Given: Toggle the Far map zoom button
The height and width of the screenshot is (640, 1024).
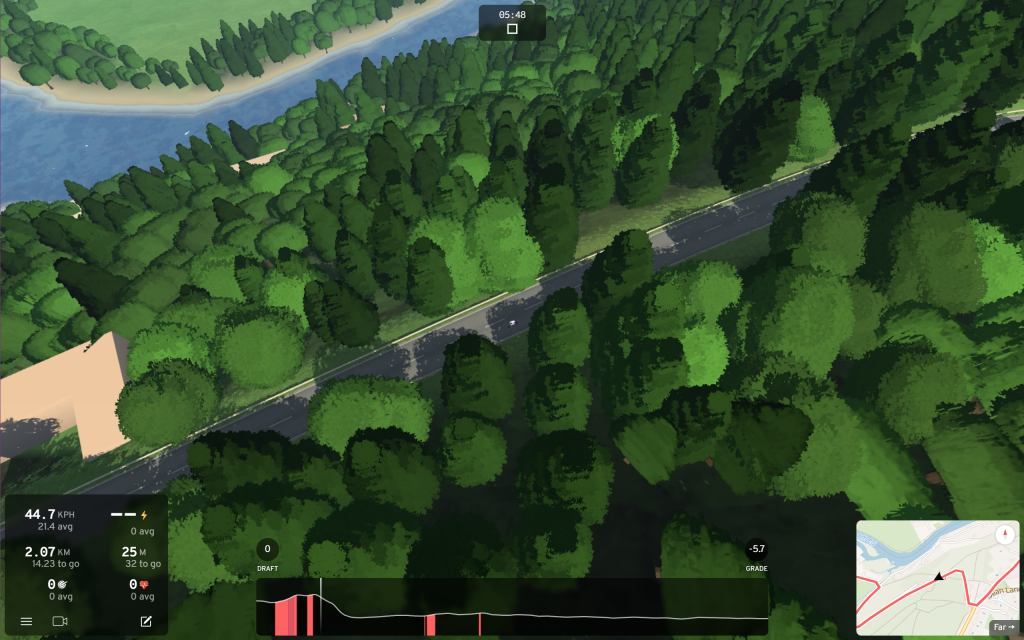Looking at the screenshot, I should (1003, 627).
